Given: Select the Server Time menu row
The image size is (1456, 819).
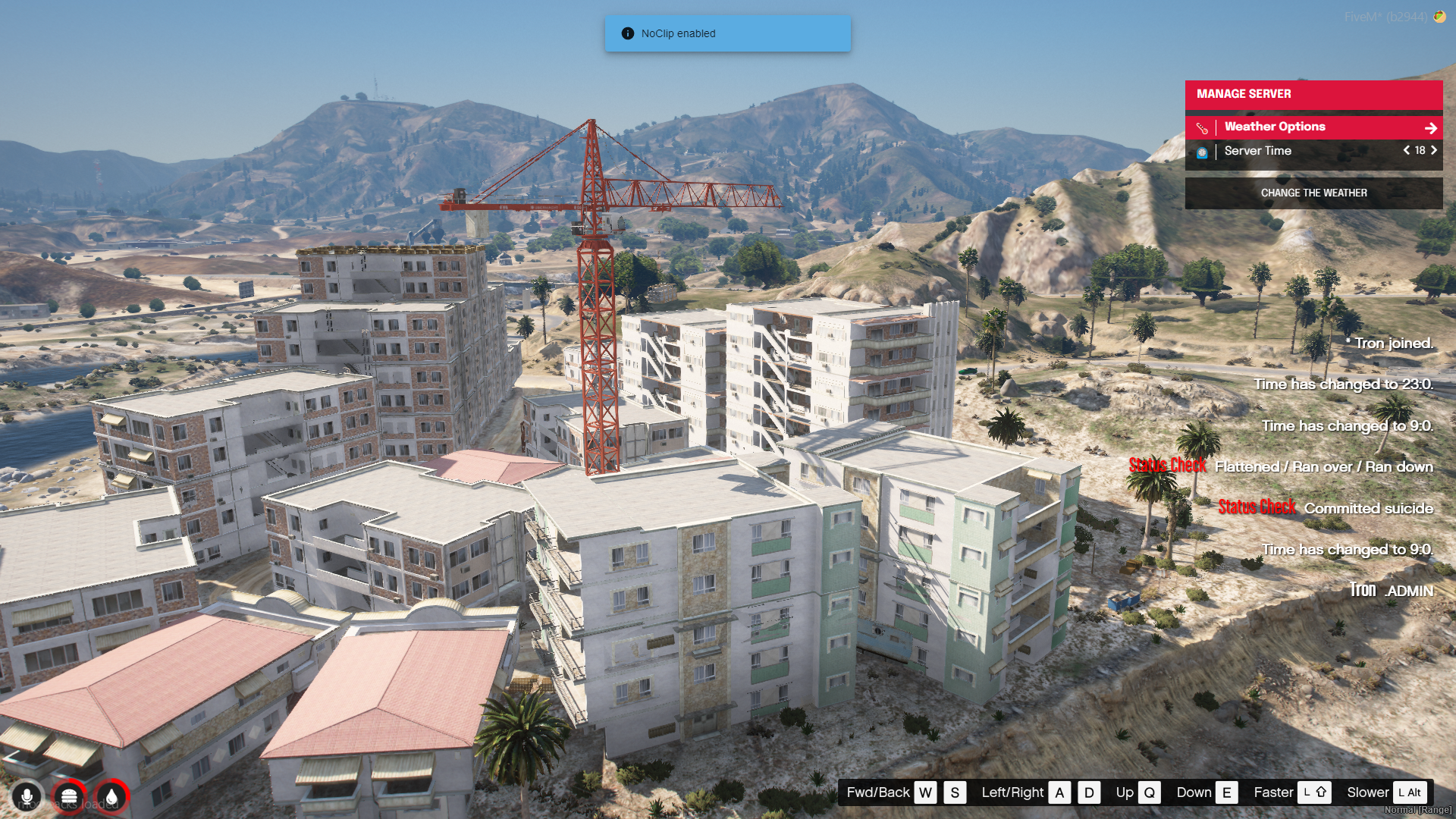Looking at the screenshot, I should (1289, 151).
